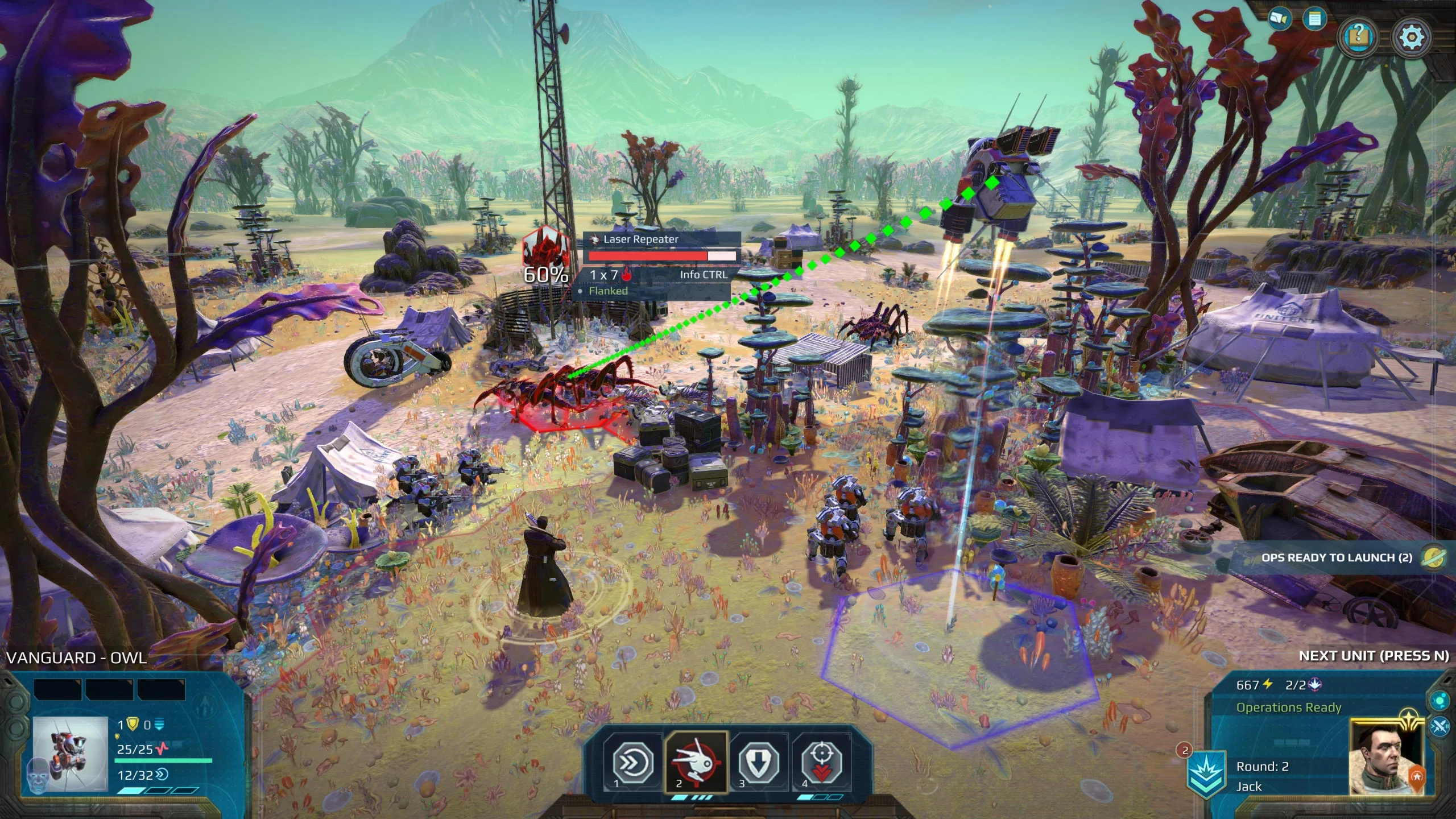Open the gear settings menu

[x=1411, y=38]
